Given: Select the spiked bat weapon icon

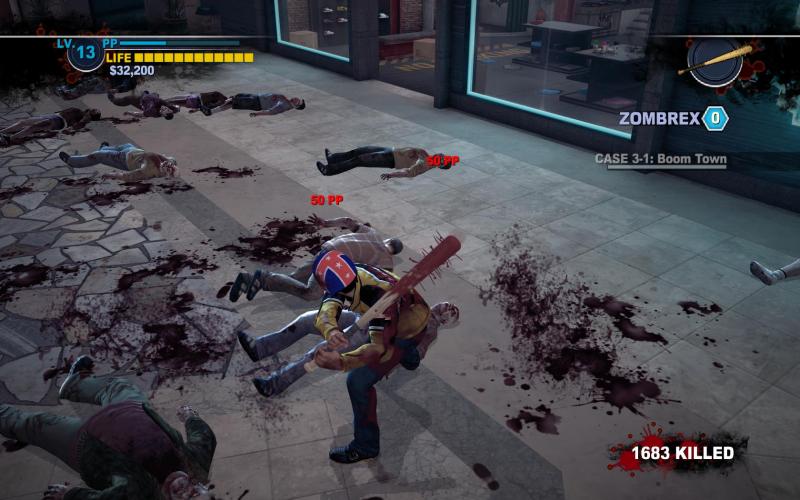Looking at the screenshot, I should [715, 60].
